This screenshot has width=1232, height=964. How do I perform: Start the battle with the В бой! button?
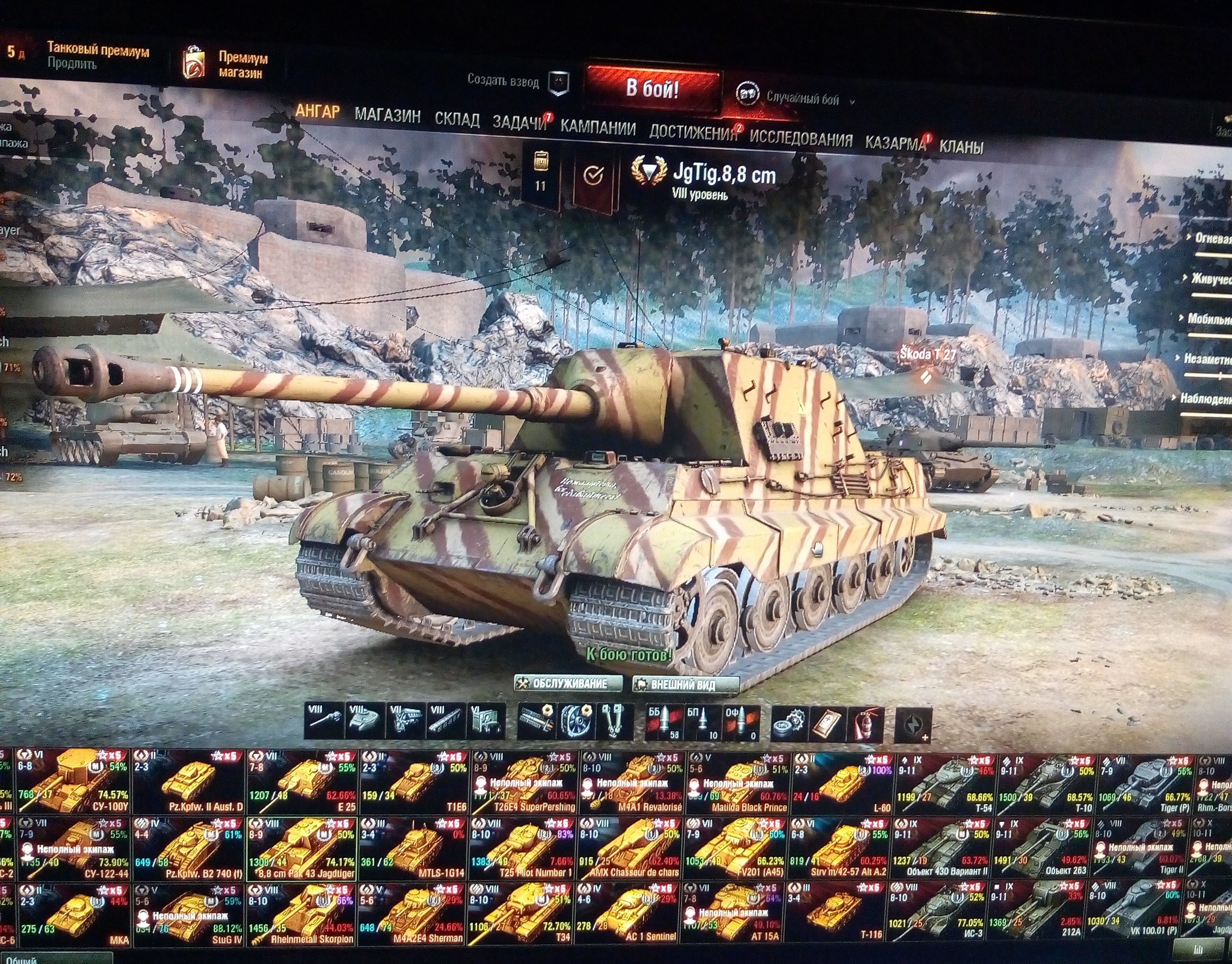click(652, 89)
